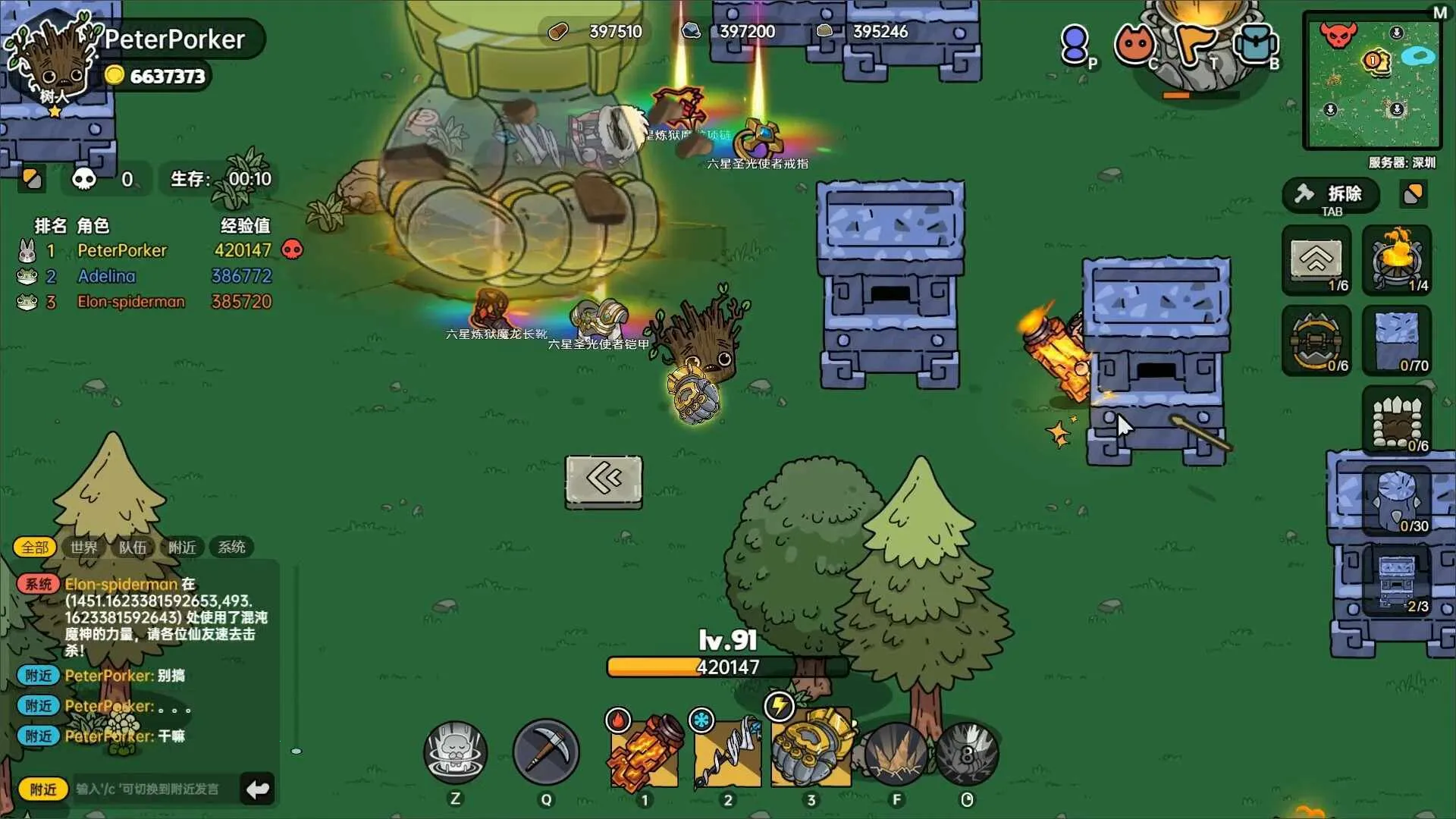Open the pet panel via the cat icon
The image size is (1456, 819).
(x=1135, y=43)
